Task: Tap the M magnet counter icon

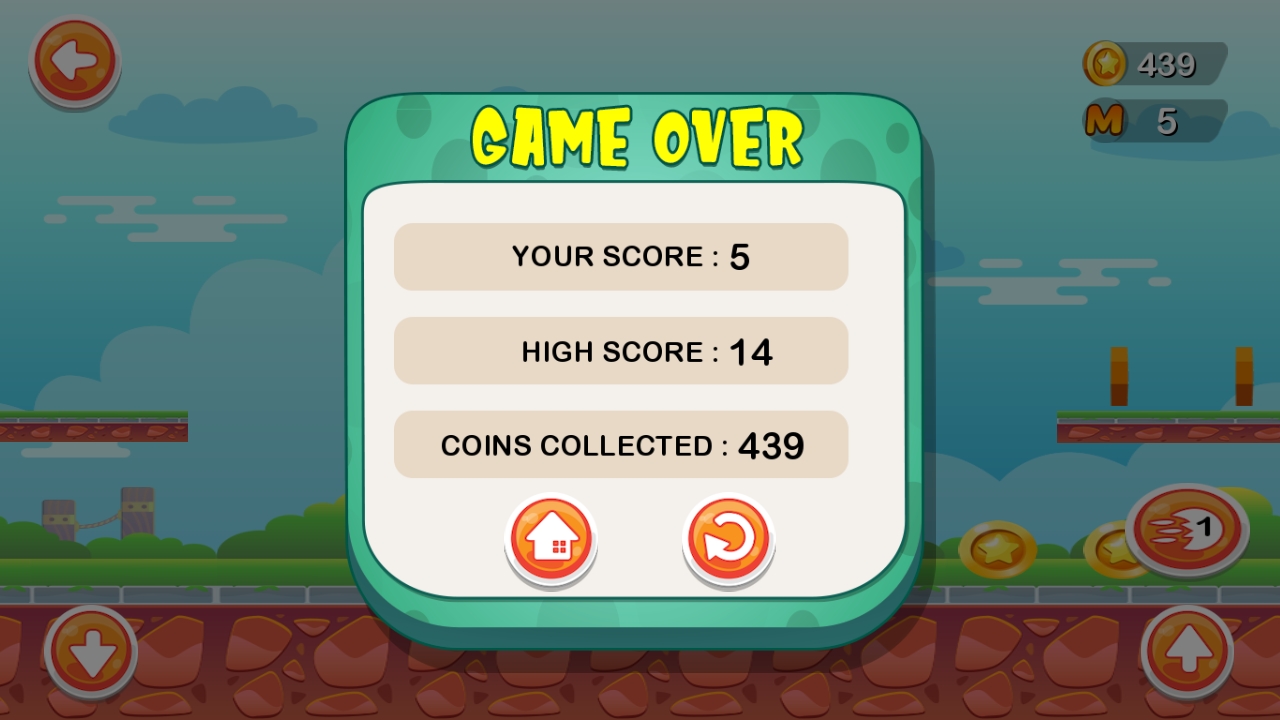Action: (x=1105, y=120)
